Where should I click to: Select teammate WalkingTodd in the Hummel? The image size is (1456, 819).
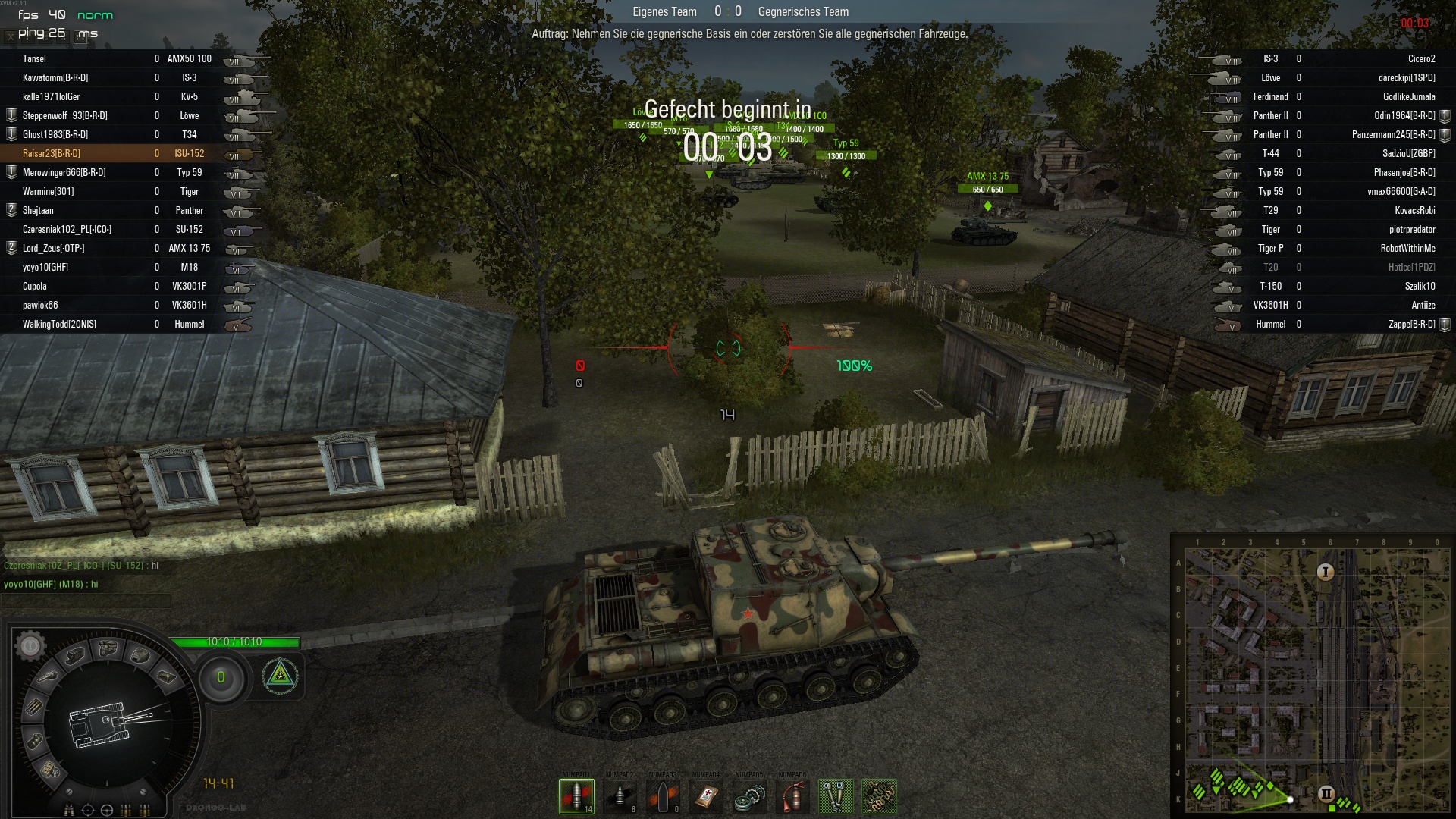pos(59,324)
